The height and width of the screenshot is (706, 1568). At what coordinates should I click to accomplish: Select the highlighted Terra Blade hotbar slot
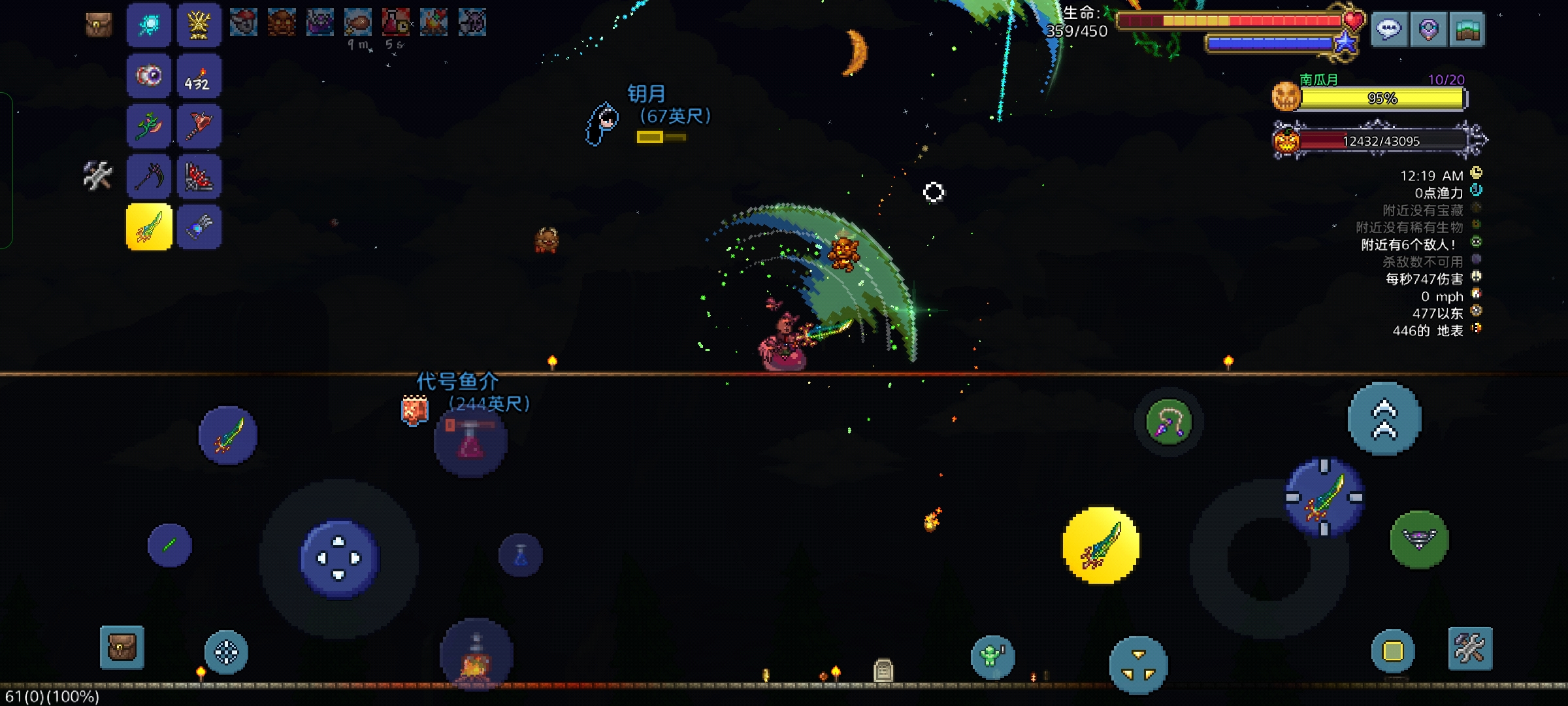coord(149,227)
